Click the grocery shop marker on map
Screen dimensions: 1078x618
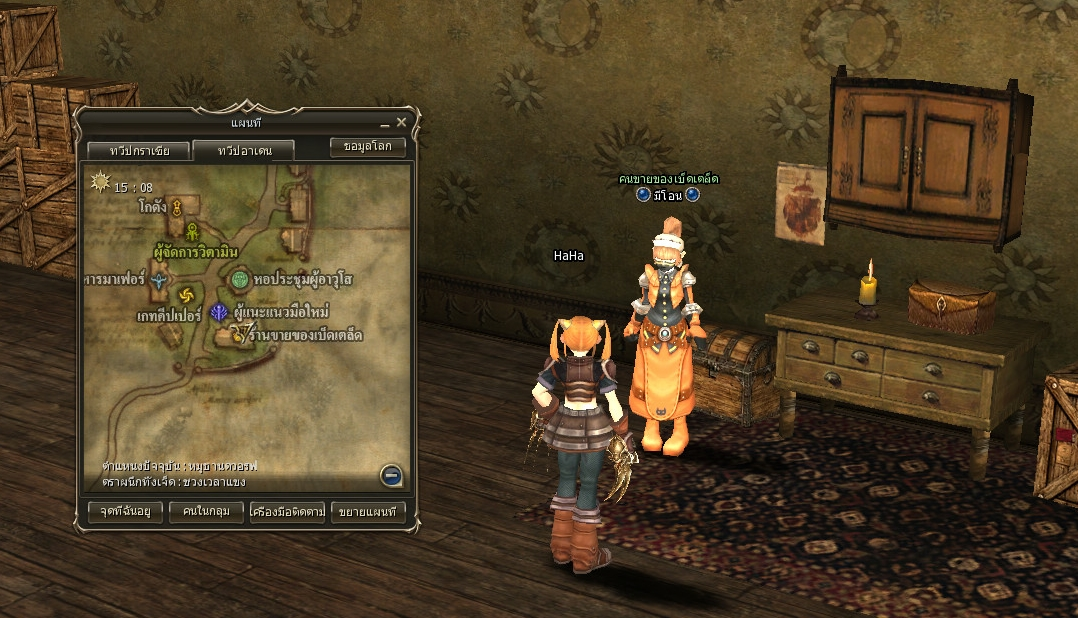(239, 334)
